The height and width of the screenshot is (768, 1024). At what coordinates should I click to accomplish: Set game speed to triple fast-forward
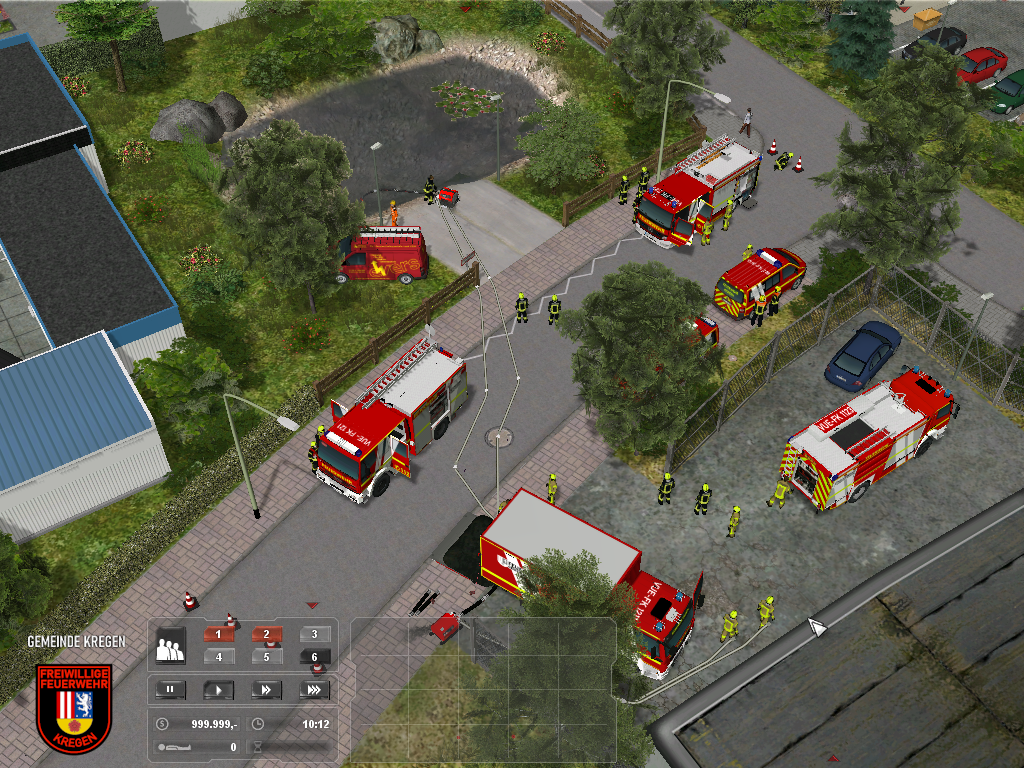click(313, 690)
